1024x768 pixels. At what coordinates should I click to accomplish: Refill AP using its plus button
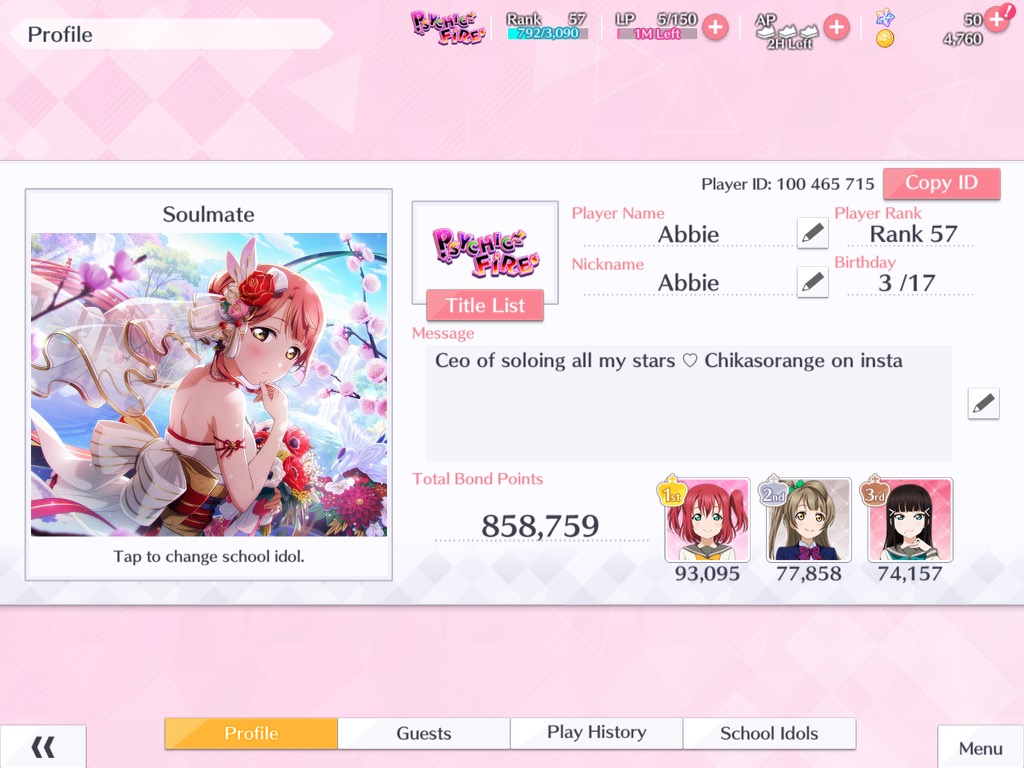point(836,27)
